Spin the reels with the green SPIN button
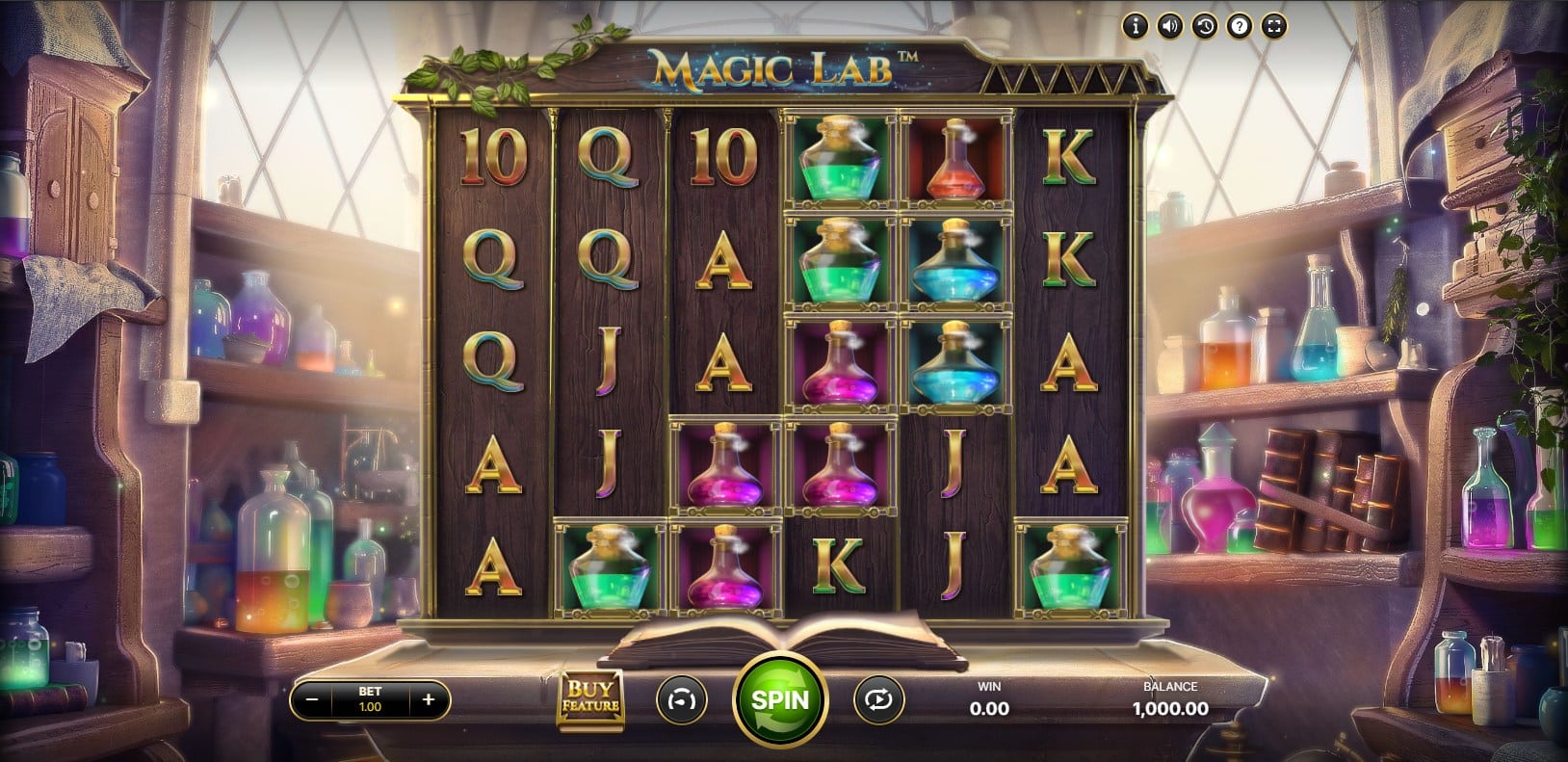This screenshot has height=762, width=1568. [779, 699]
